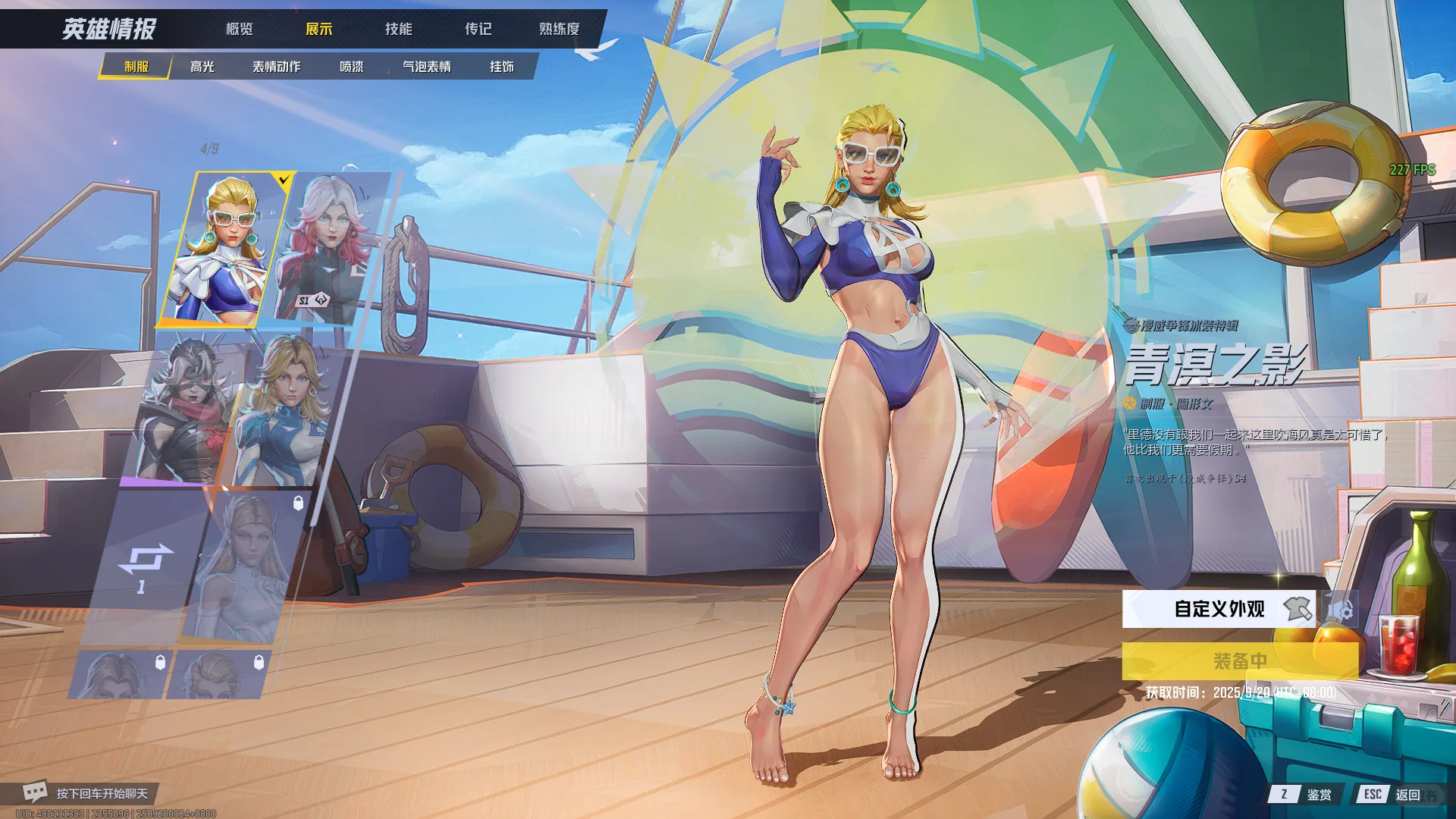Select the equipped blue swimsuit costume thumbnail
Image resolution: width=1456 pixels, height=819 pixels.
224,249
